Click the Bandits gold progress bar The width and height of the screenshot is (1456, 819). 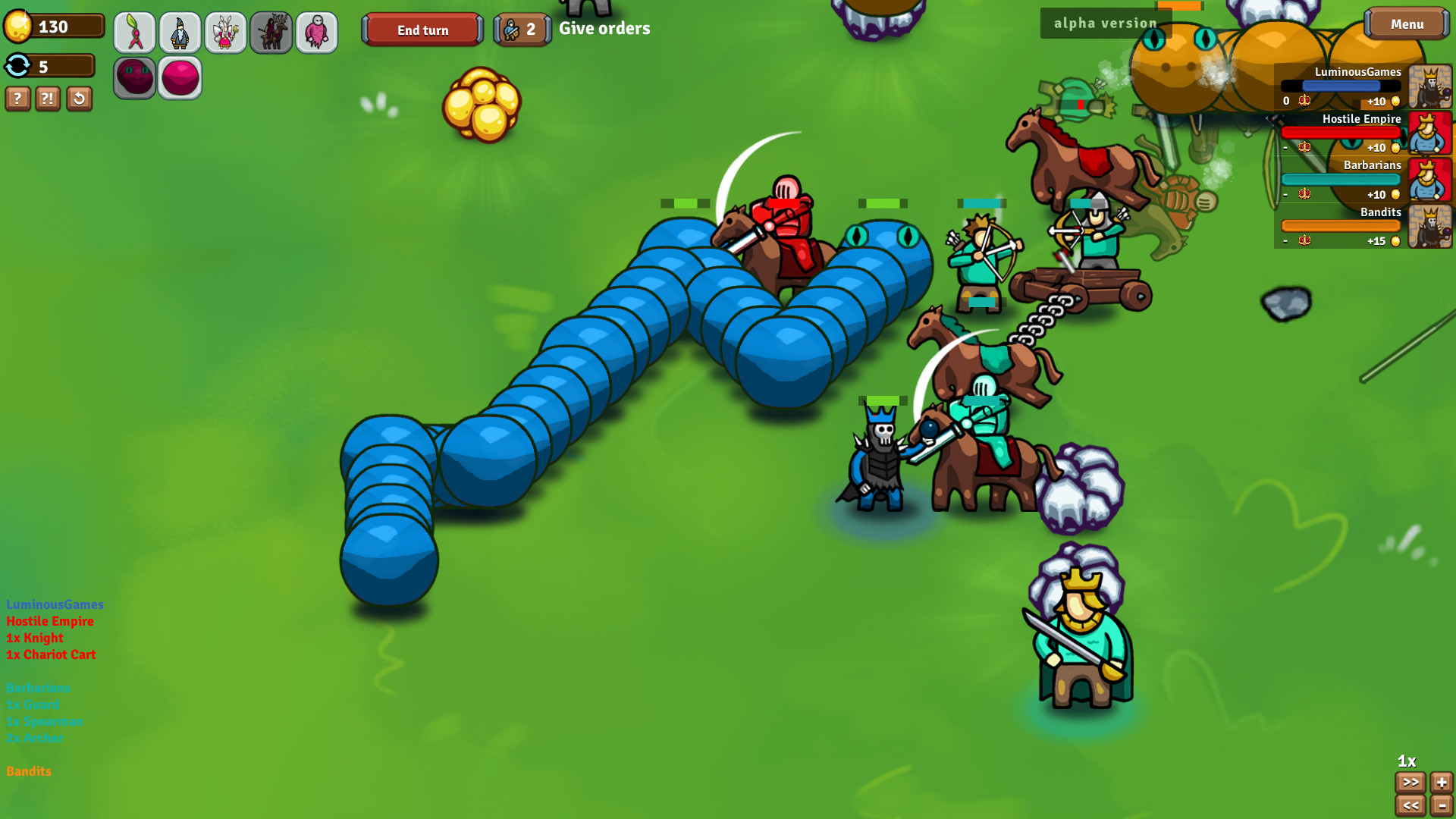tap(1341, 225)
